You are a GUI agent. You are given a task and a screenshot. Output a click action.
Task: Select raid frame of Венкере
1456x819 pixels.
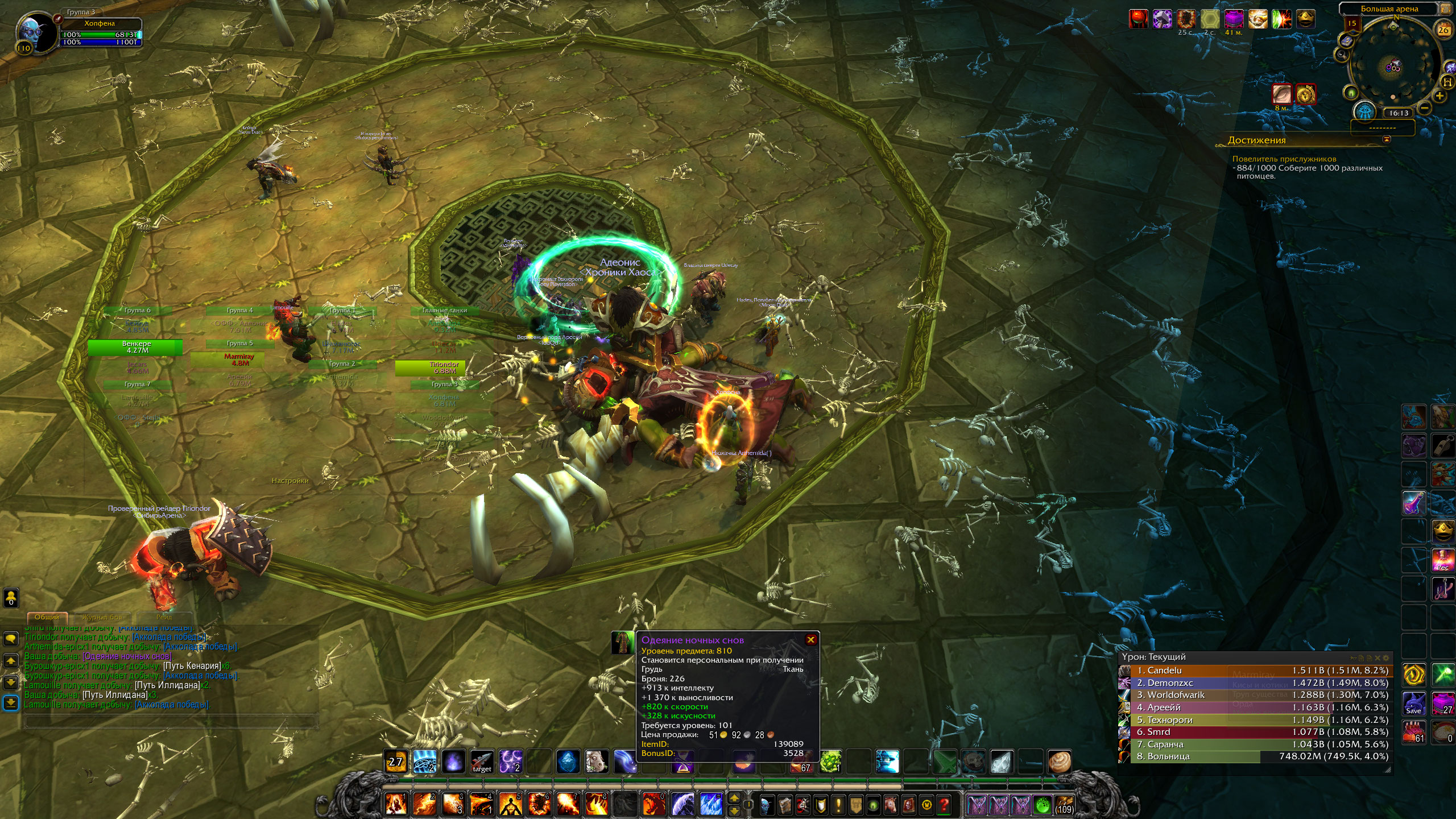click(x=136, y=347)
